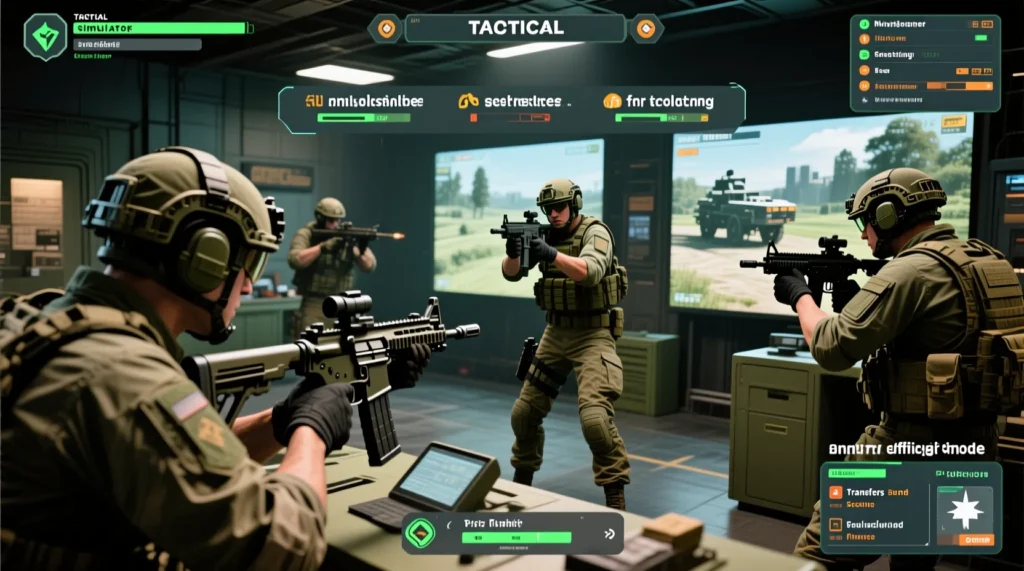
Task: Select the TACTICAL title banner
Action: 515,28
